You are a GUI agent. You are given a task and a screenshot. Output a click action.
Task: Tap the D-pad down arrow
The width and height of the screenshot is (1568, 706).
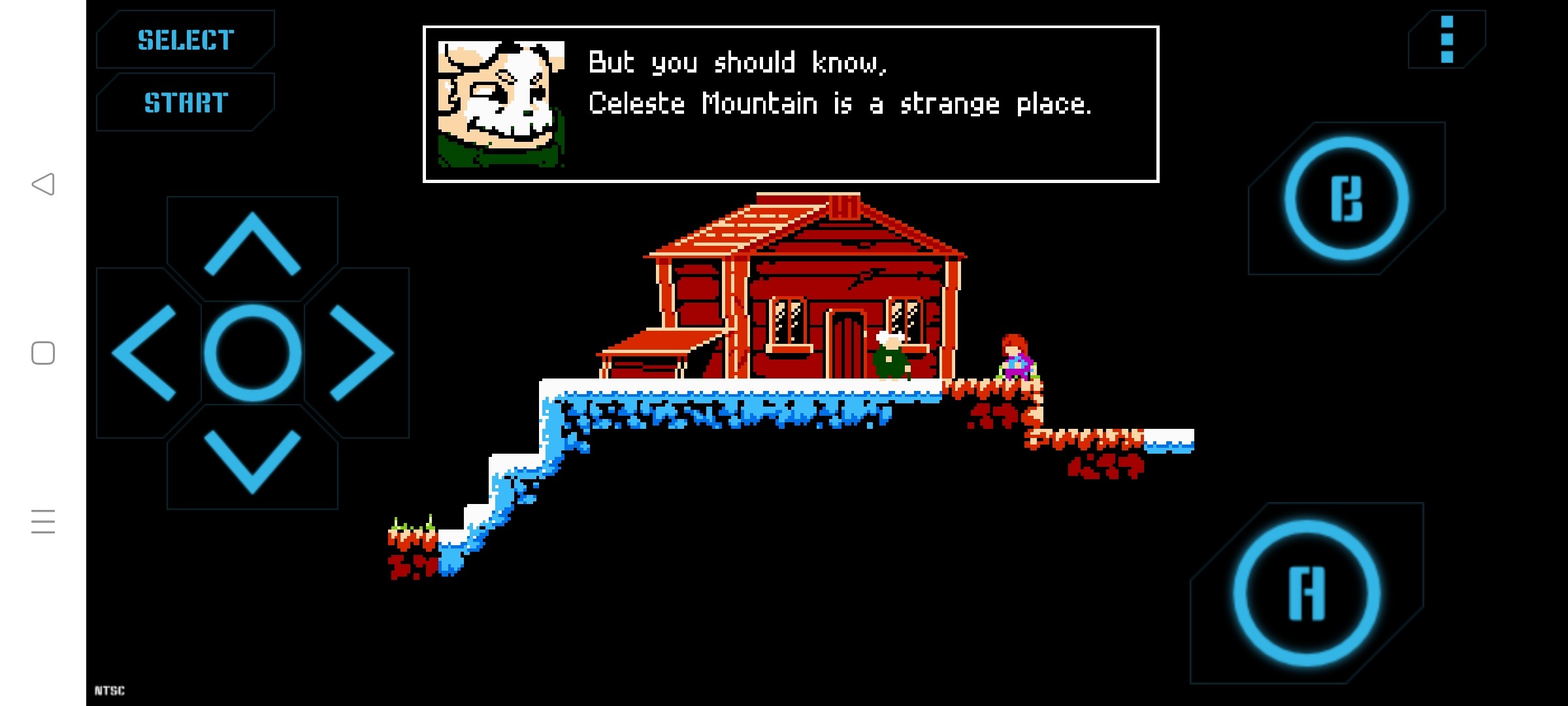(x=252, y=460)
